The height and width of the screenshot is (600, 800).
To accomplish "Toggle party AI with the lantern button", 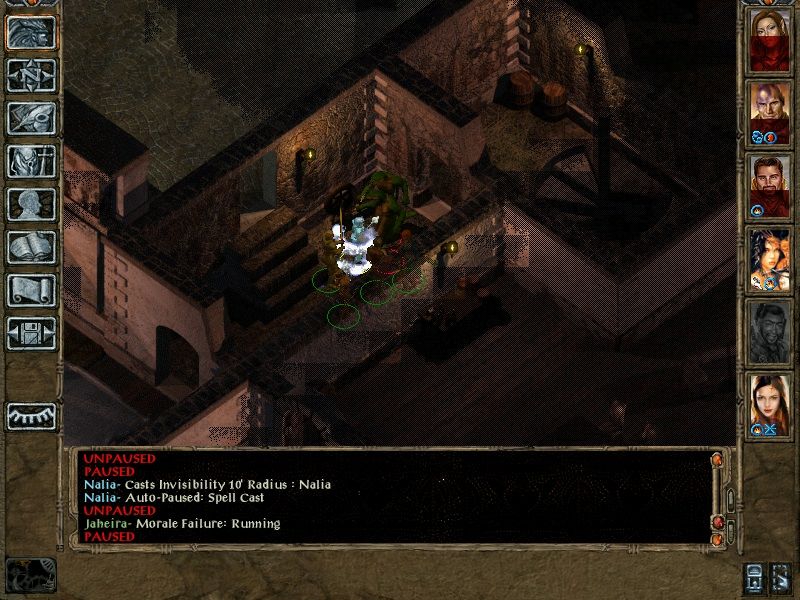I will coord(755,576).
